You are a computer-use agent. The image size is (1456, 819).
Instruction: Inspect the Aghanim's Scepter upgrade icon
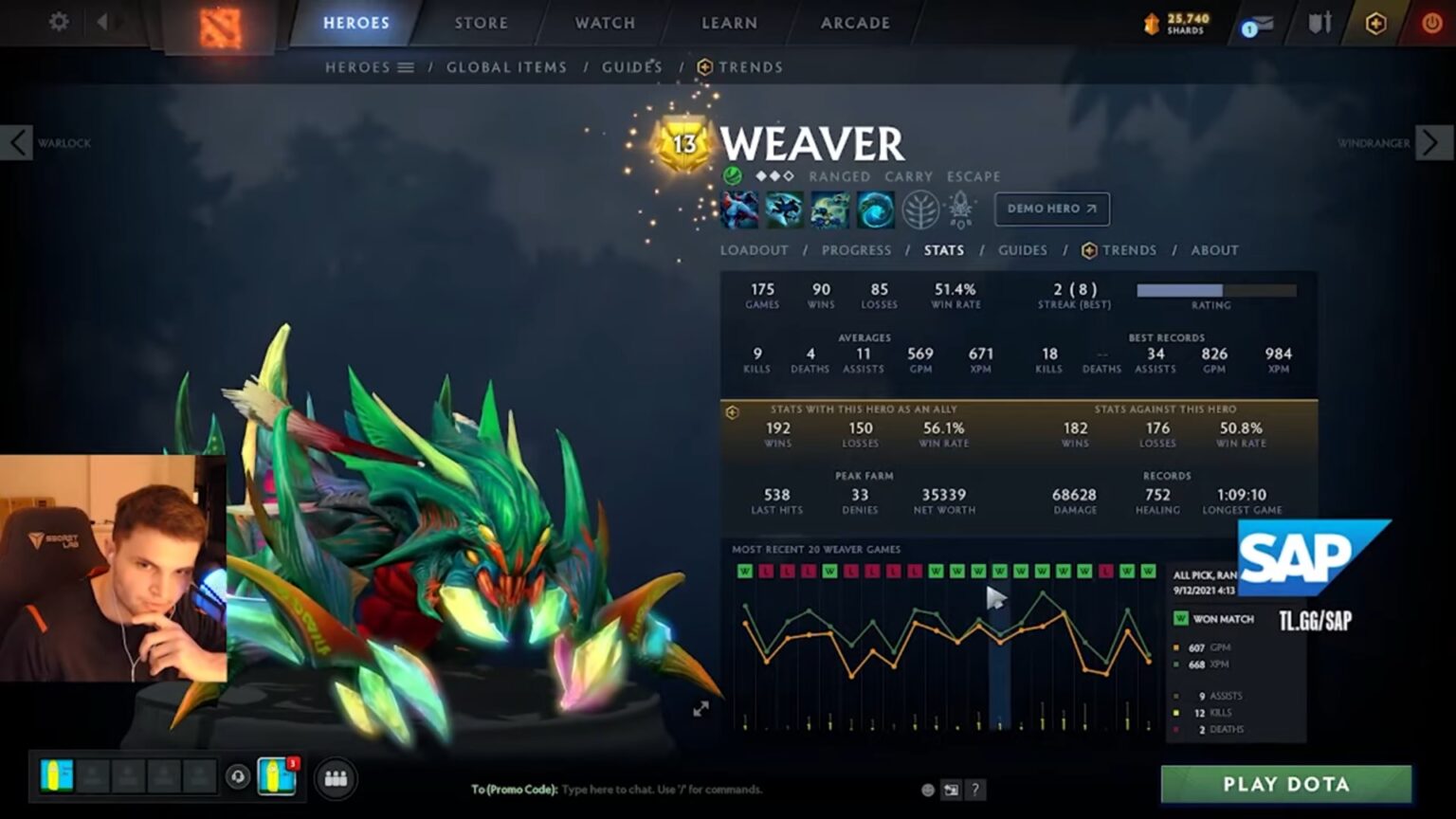pos(960,209)
